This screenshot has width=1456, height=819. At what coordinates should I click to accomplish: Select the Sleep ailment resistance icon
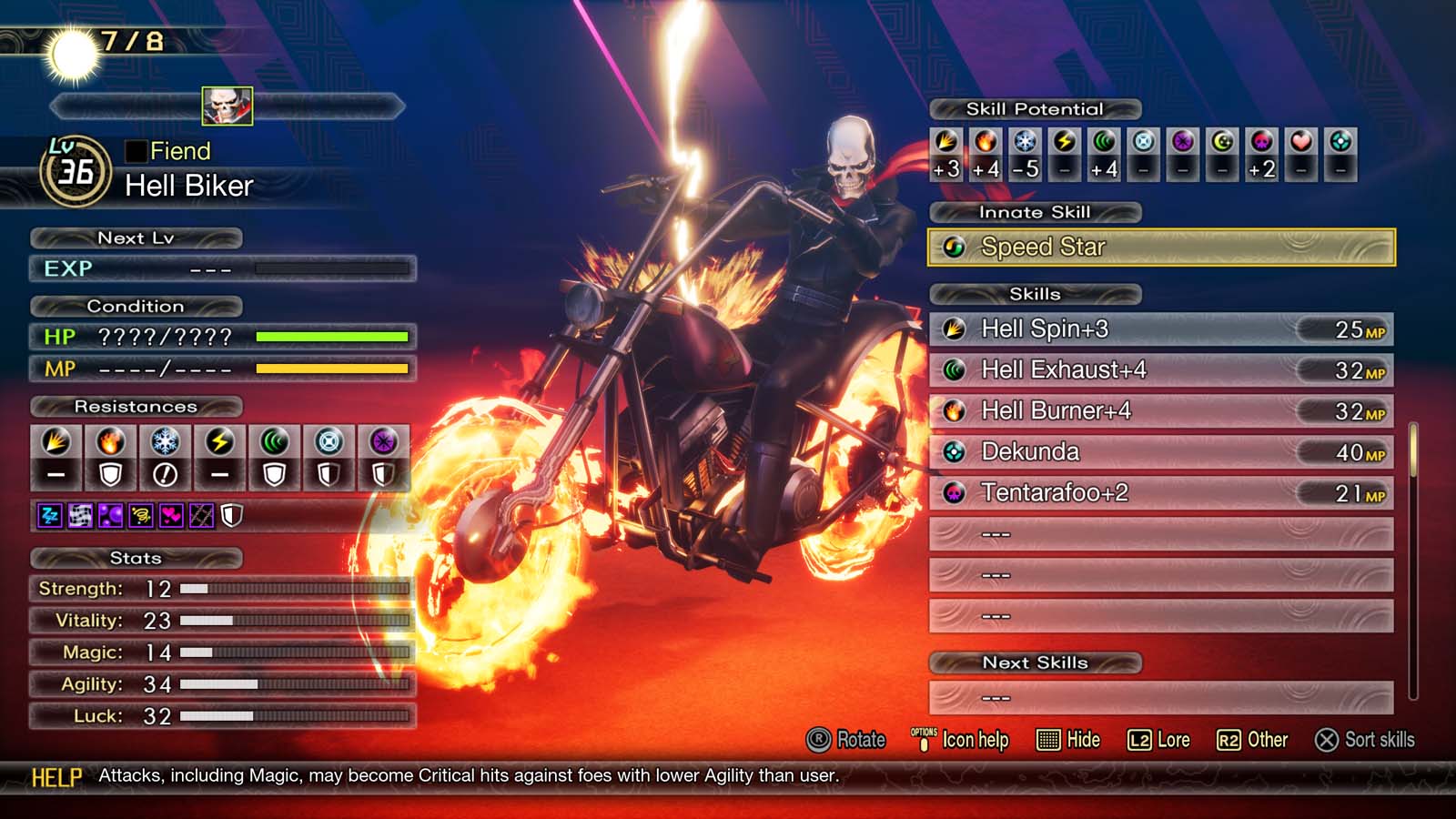click(x=49, y=515)
